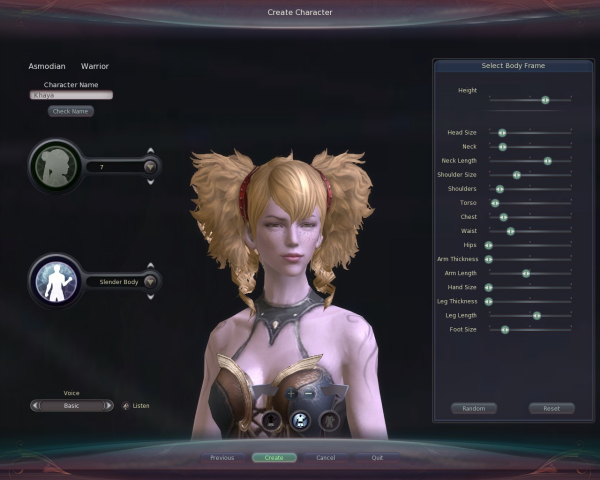This screenshot has width=600, height=480.
Task: Change the Leg Length slider
Action: [537, 315]
